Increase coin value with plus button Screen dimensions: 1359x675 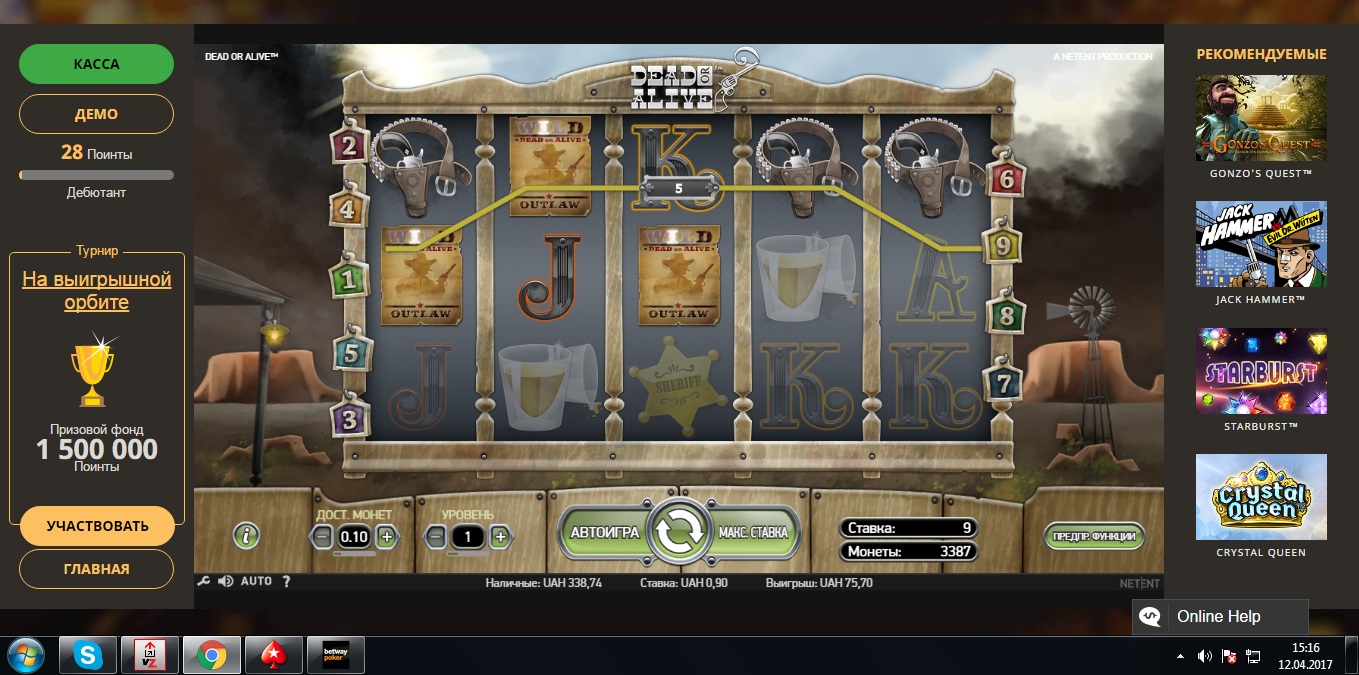[x=387, y=536]
